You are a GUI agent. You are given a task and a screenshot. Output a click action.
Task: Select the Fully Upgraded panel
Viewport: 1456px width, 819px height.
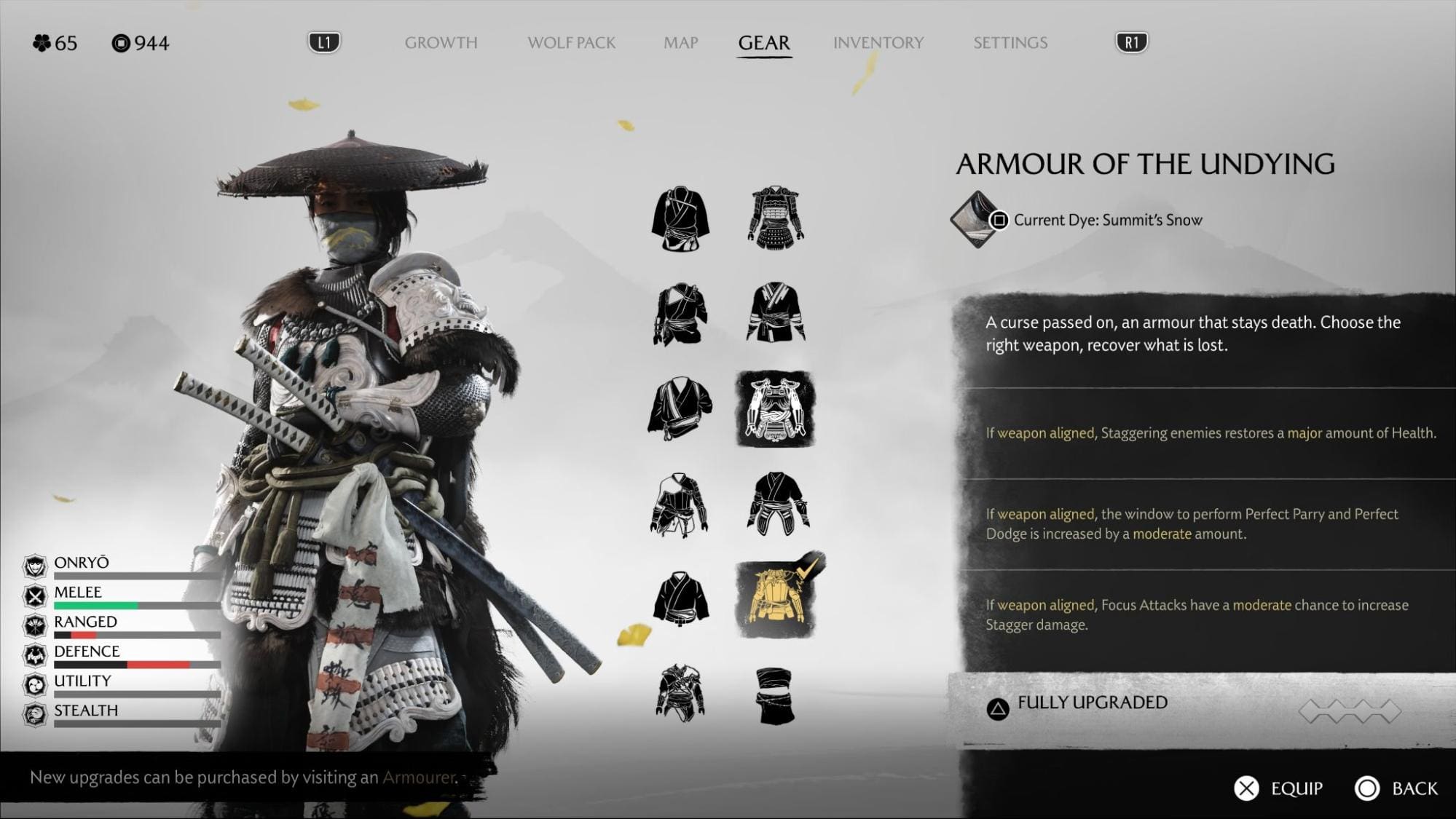(x=1195, y=705)
